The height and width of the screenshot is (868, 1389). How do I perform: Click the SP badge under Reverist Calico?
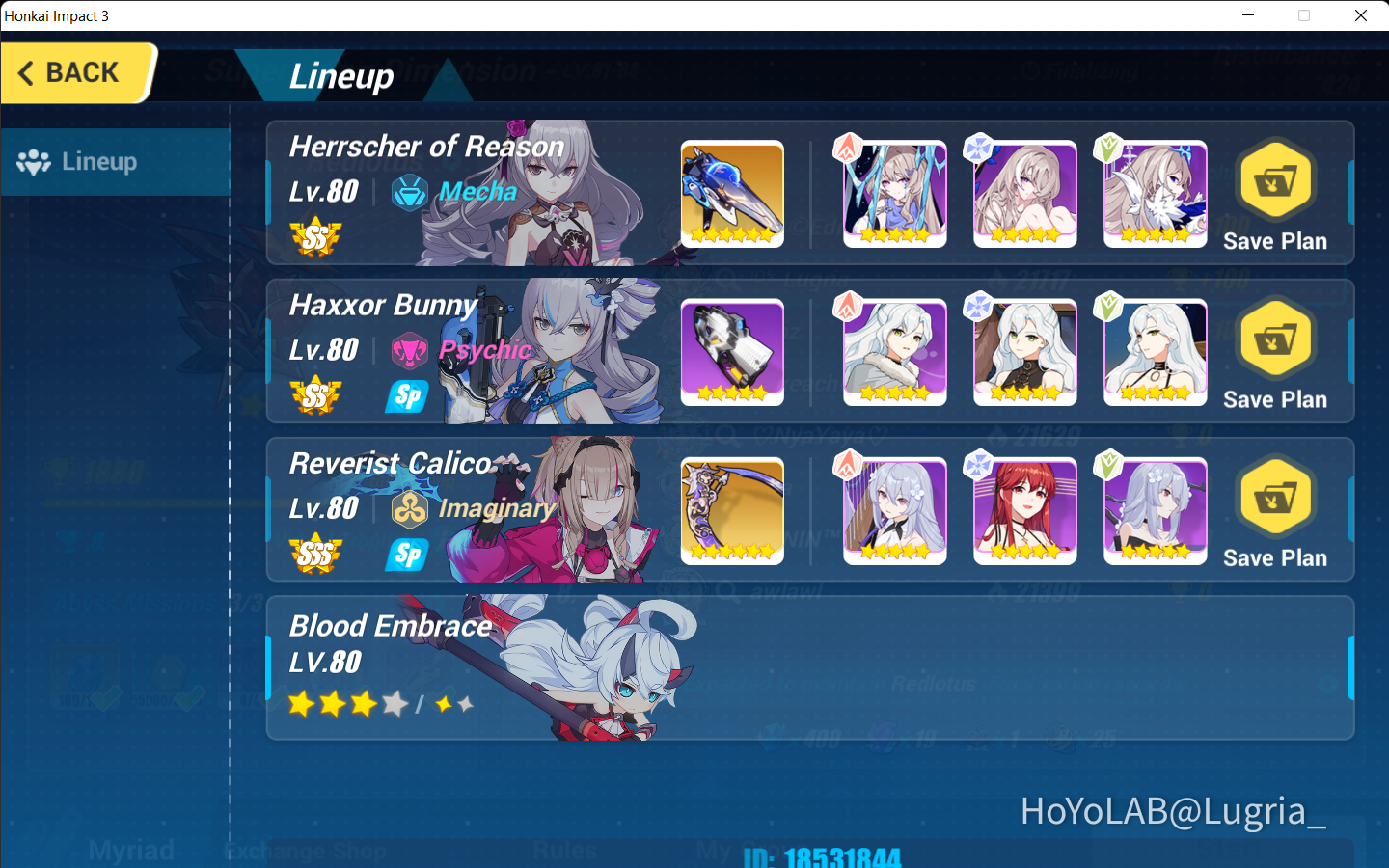click(x=406, y=556)
